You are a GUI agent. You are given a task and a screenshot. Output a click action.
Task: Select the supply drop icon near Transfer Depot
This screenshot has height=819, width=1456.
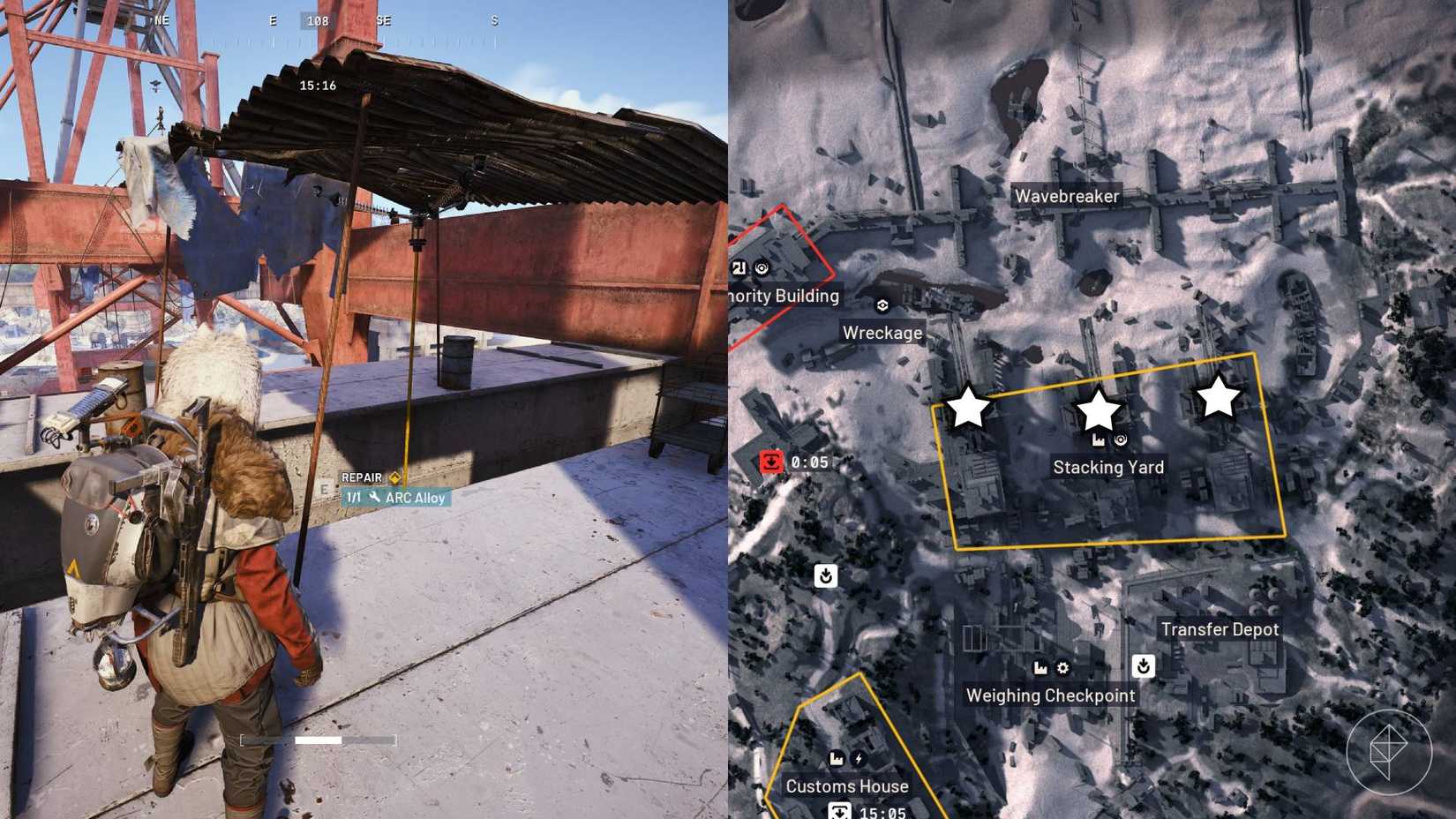coord(1145,668)
